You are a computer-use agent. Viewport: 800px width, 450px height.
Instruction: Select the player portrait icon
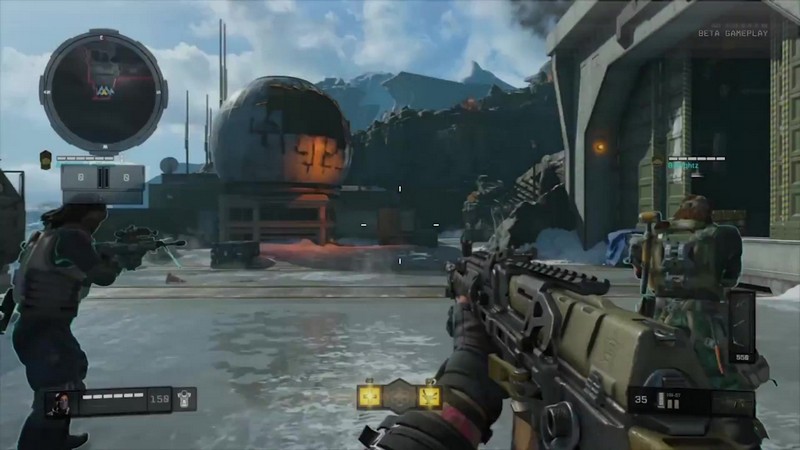[x=59, y=401]
